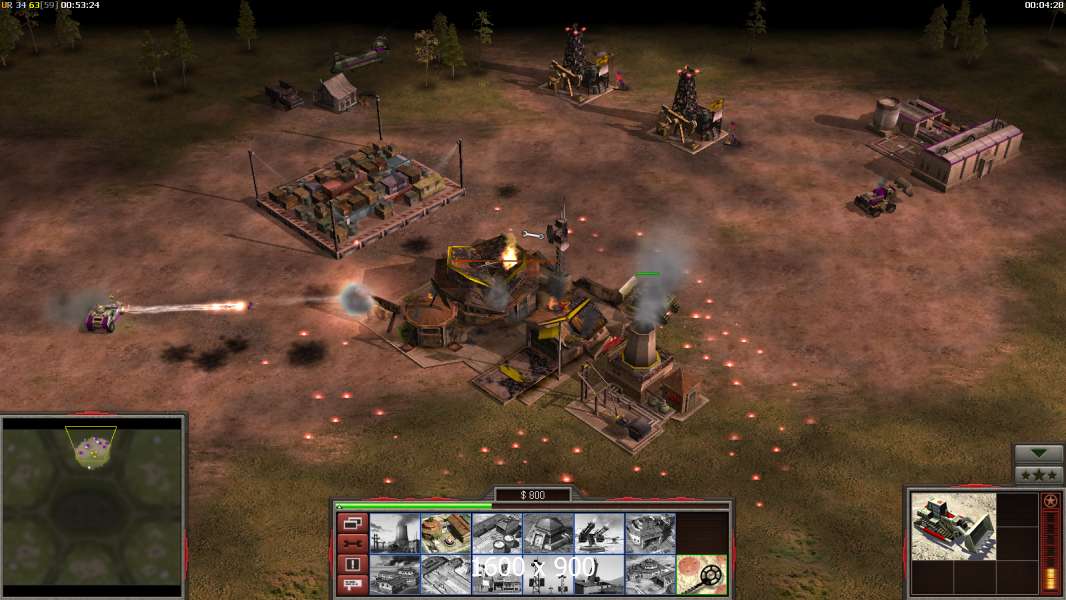1066x600 pixels.
Task: Build the supply center with oil tanks
Action: (x=497, y=533)
